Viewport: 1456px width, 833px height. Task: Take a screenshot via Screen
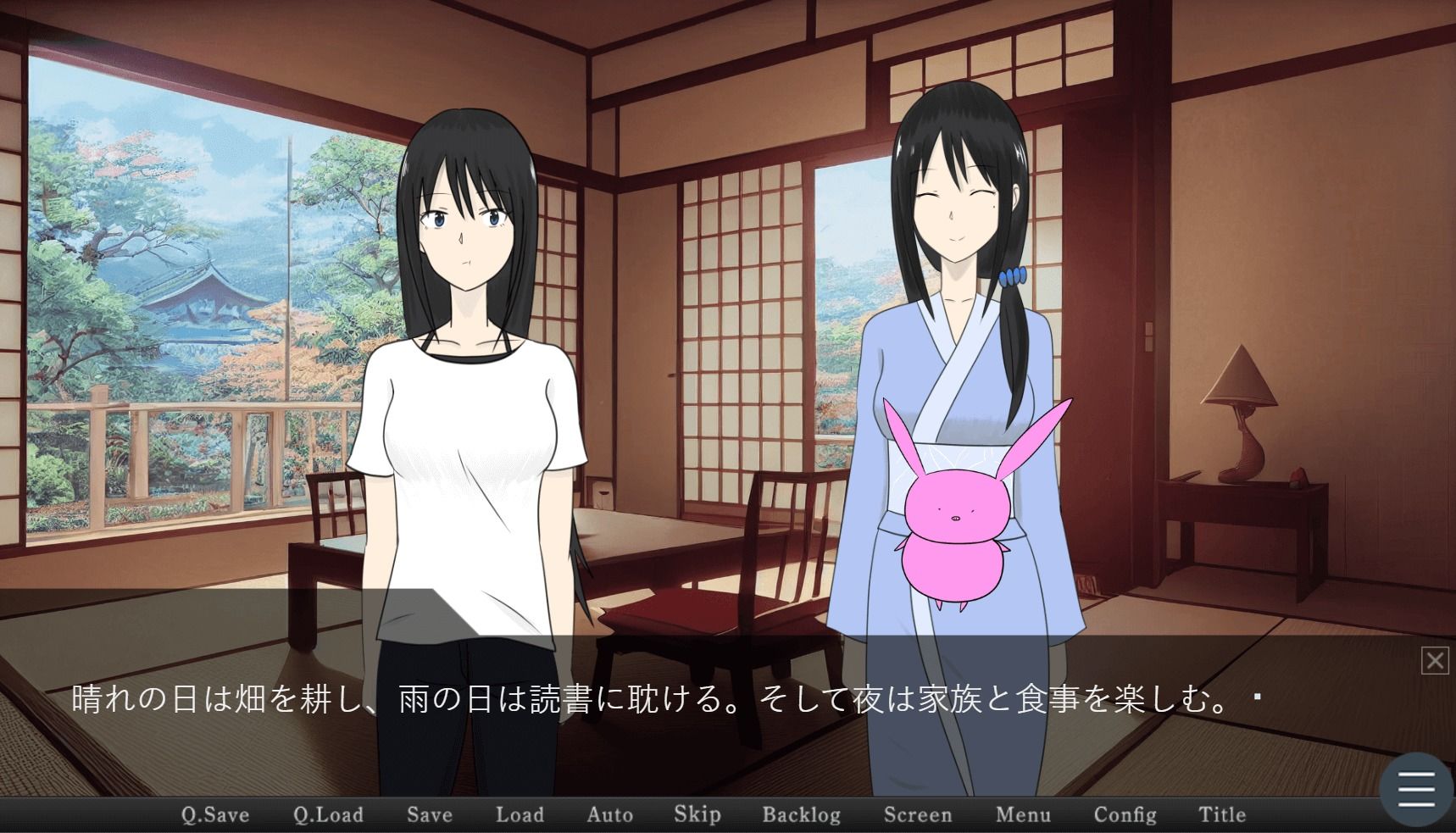[918, 814]
